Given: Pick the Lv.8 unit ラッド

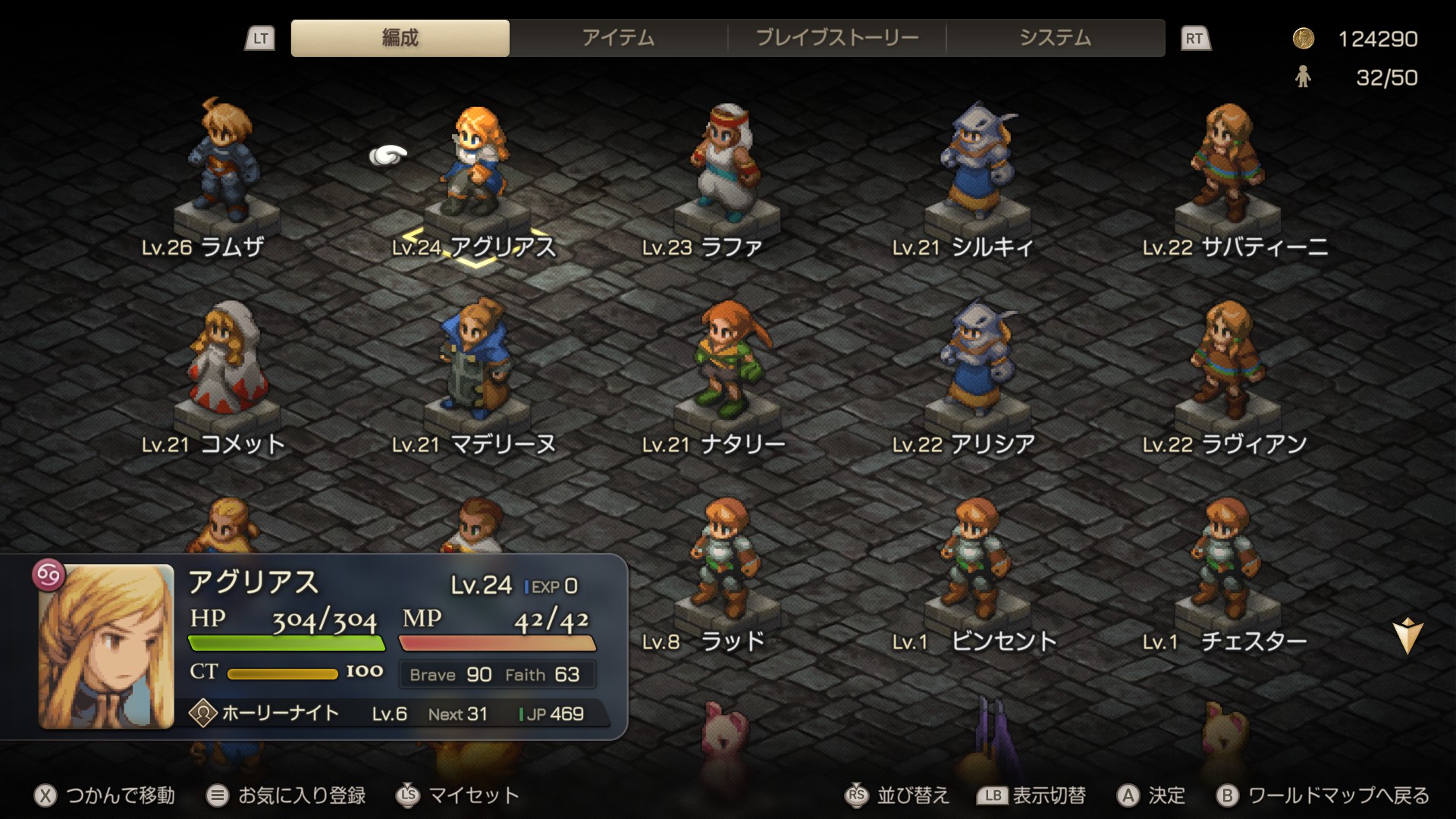Looking at the screenshot, I should click(x=724, y=557).
